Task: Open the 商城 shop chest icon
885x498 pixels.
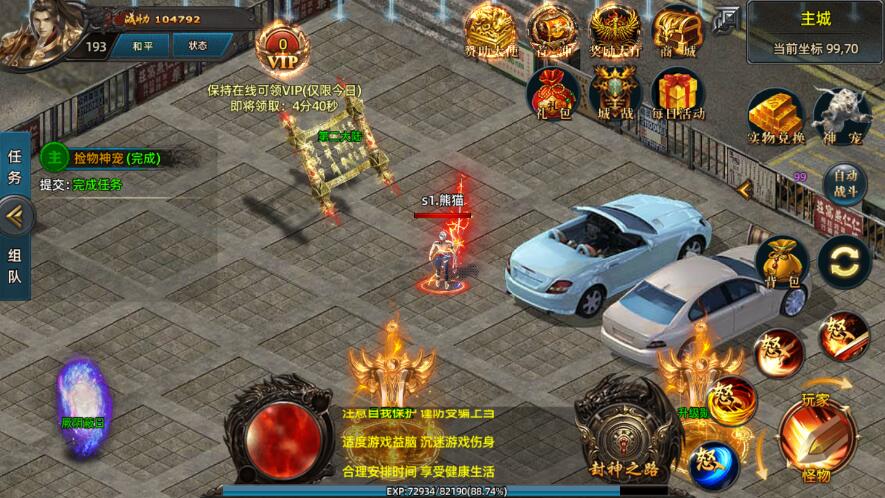Action: 677,30
